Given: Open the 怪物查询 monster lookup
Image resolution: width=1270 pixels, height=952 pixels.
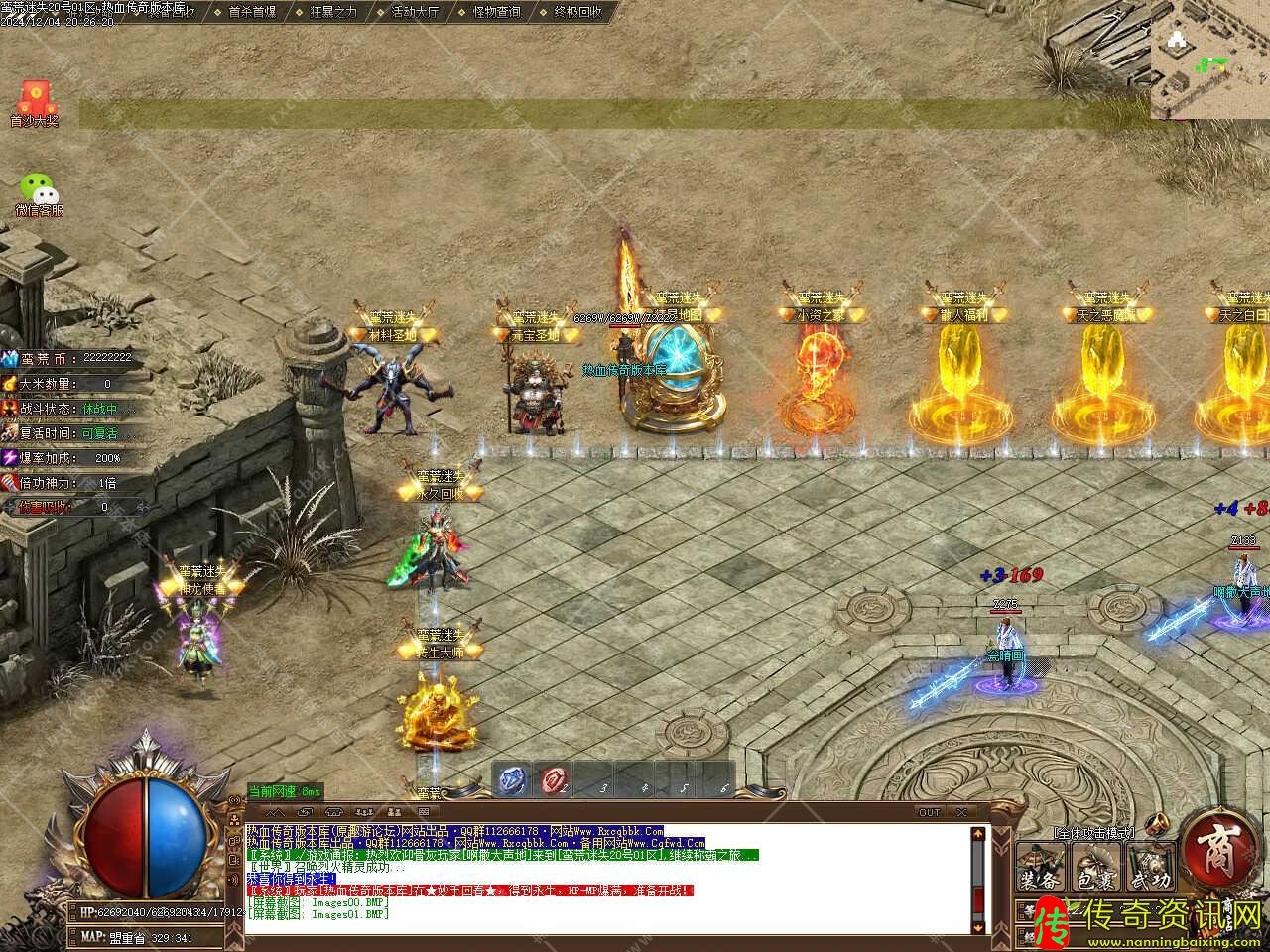Looking at the screenshot, I should 496,12.
